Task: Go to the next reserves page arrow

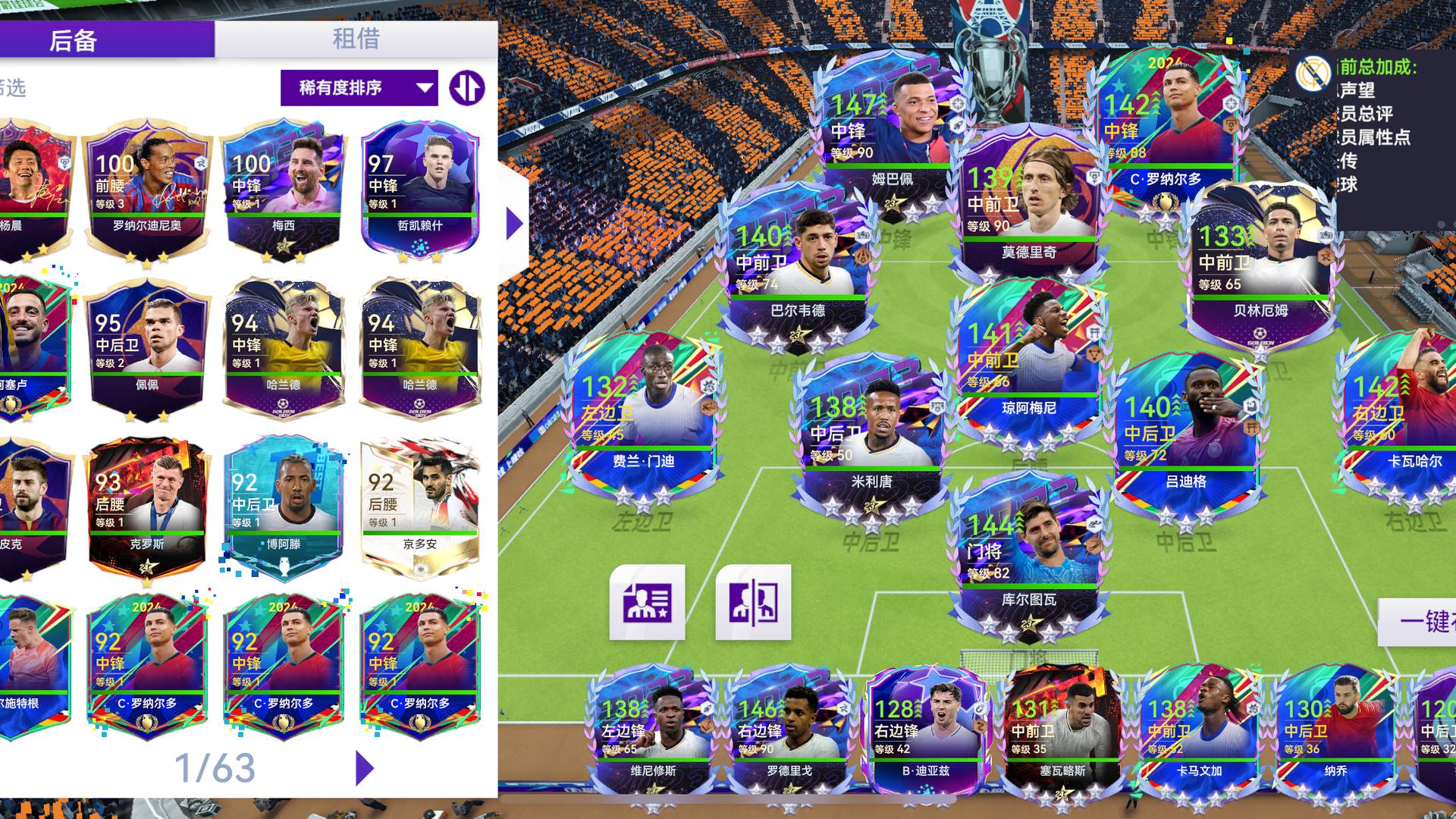Action: (x=365, y=768)
